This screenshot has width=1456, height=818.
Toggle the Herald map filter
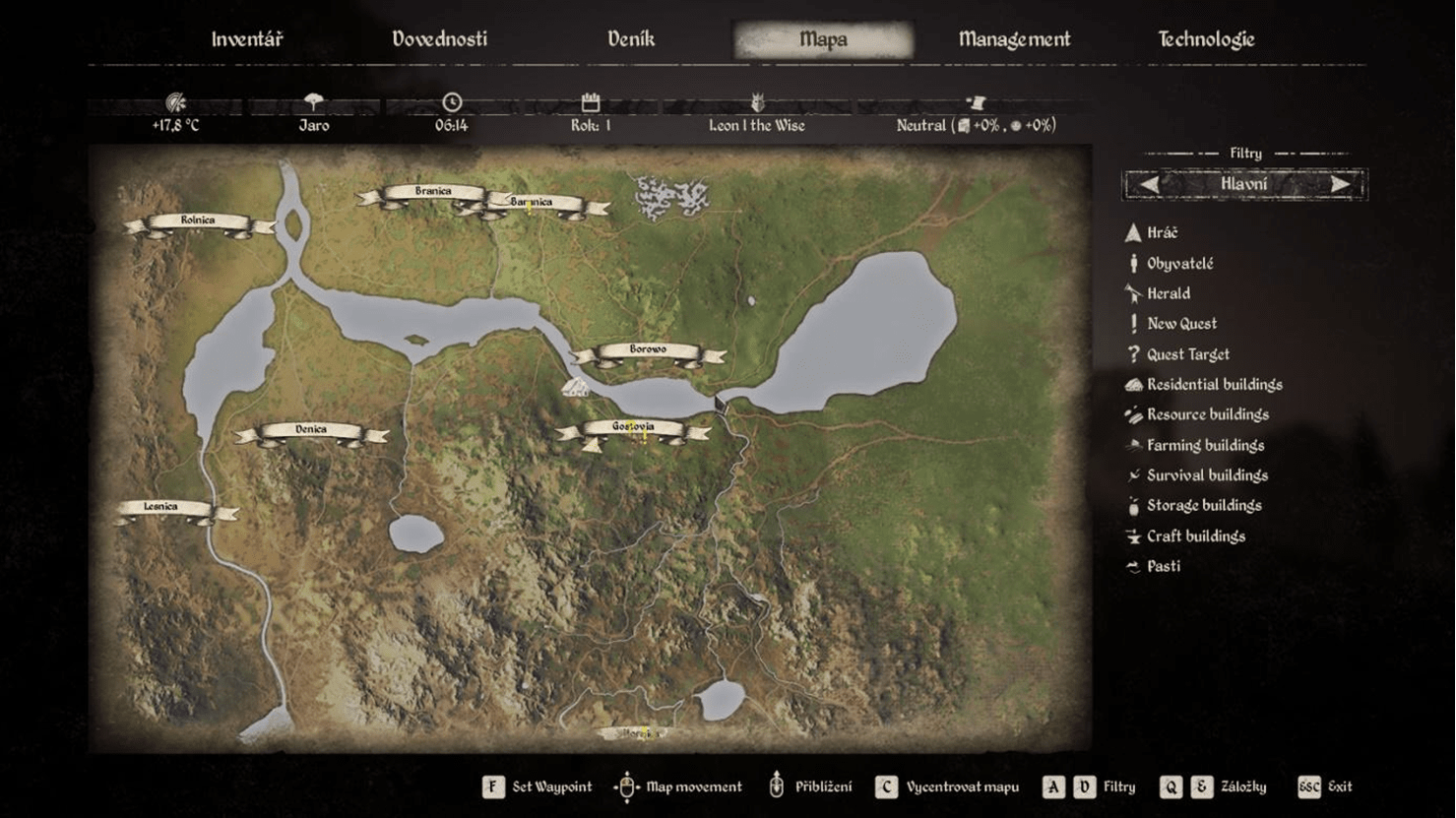(1168, 293)
